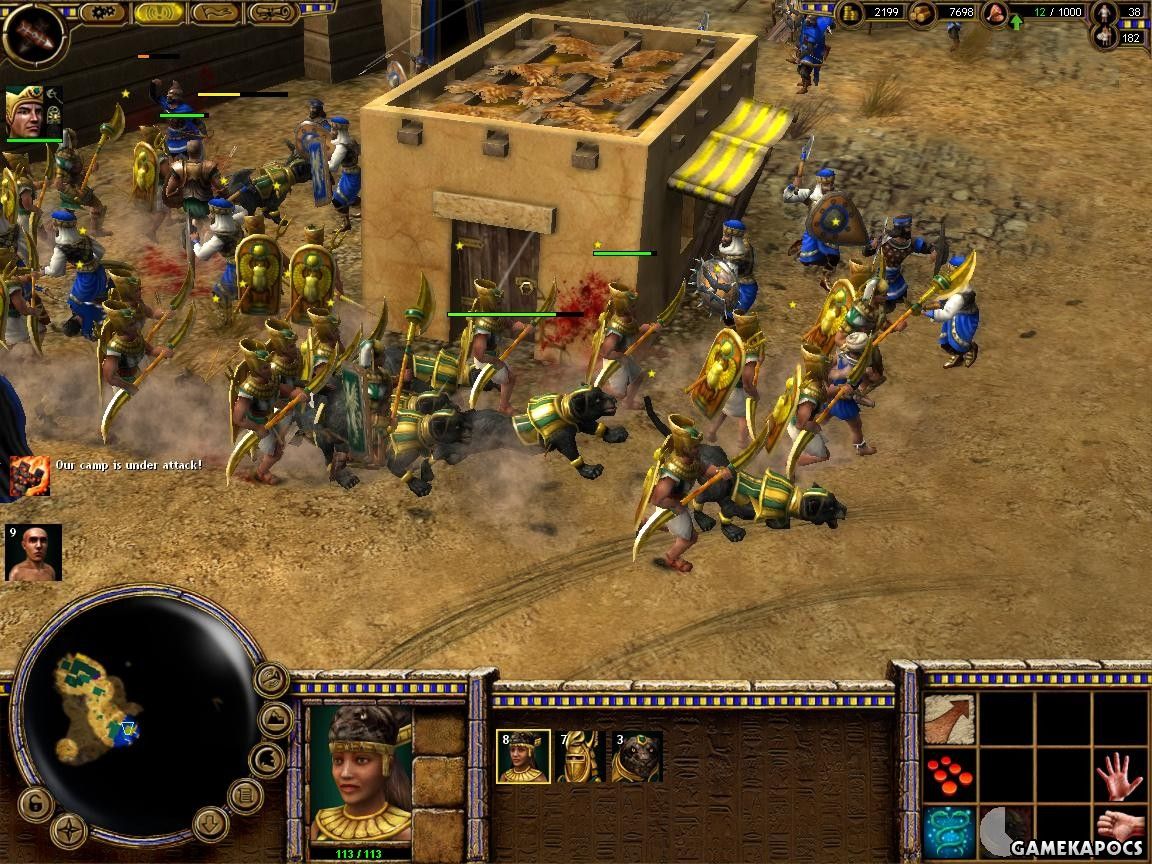Click the down arrow minimap button
The width and height of the screenshot is (1152, 864).
(x=211, y=824)
